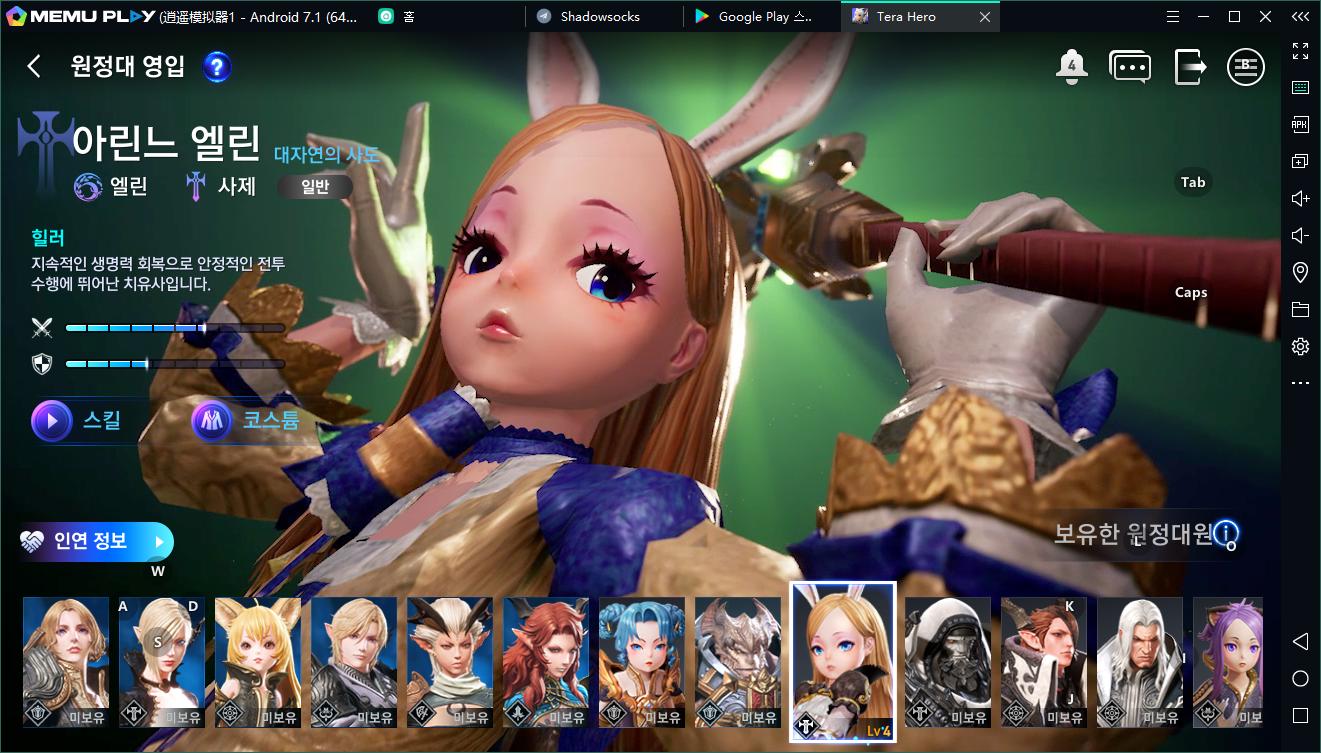Choose the white-haired bearded man portrait
The image size is (1321, 753).
[1140, 662]
